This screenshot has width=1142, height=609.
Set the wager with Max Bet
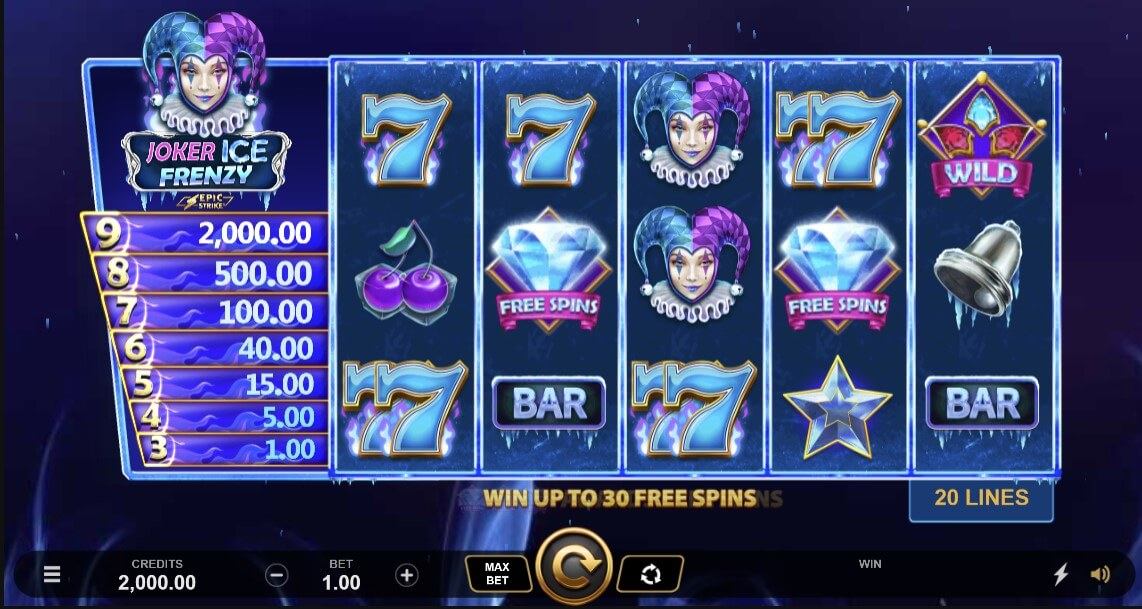(498, 574)
